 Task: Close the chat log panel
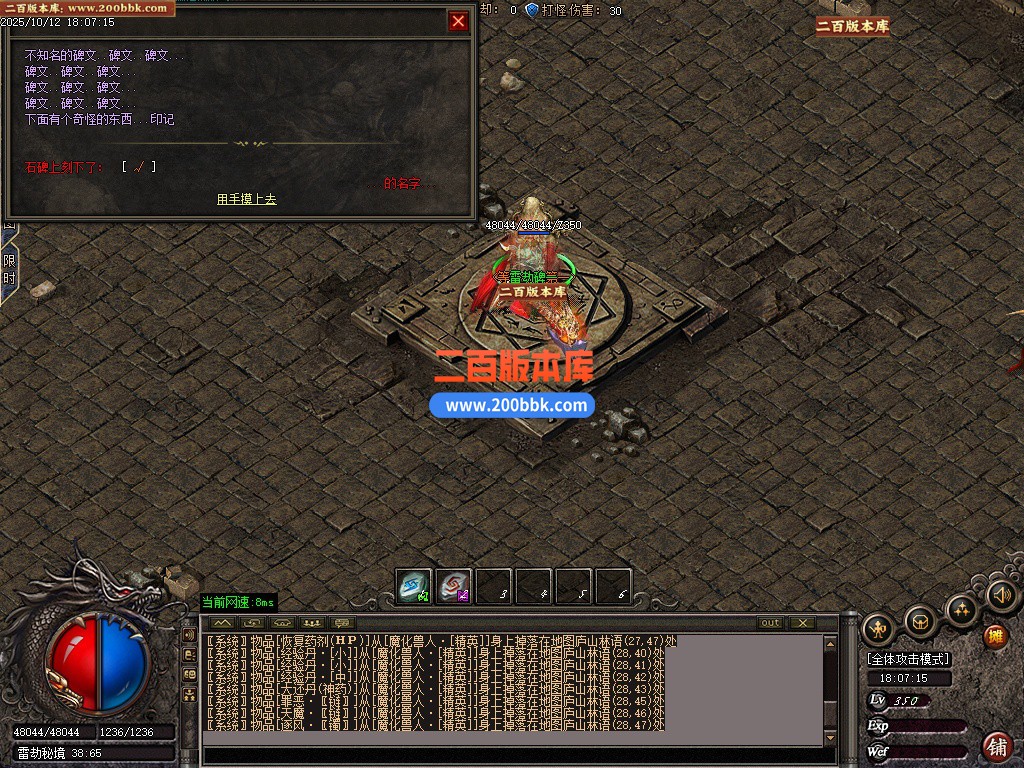802,623
